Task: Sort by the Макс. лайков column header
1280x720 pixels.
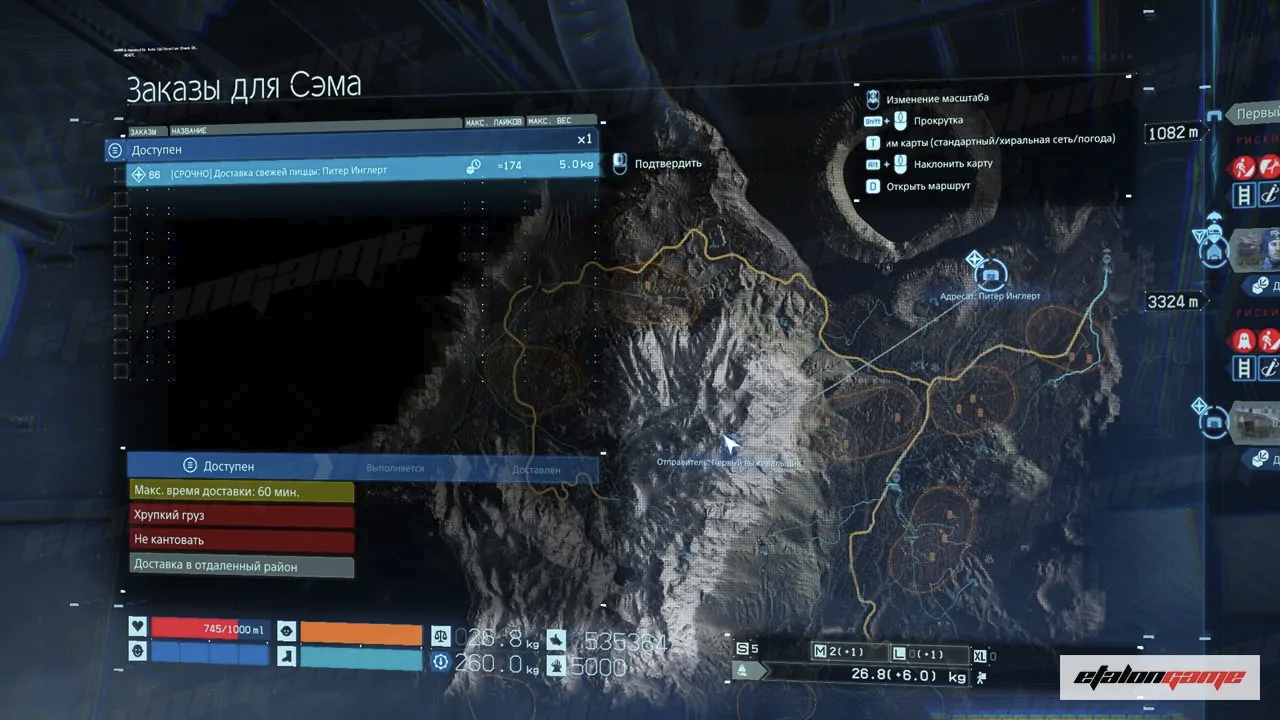Action: [494, 122]
